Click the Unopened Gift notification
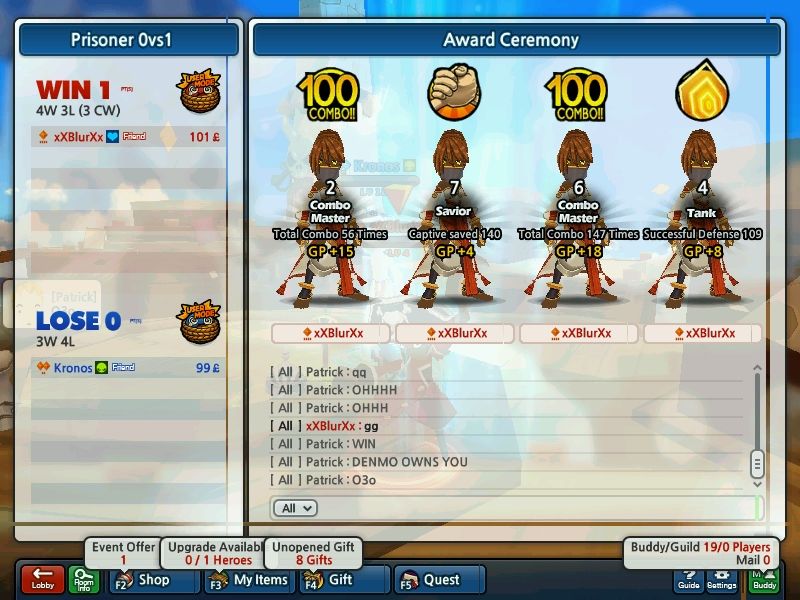800x600 pixels. pos(314,553)
